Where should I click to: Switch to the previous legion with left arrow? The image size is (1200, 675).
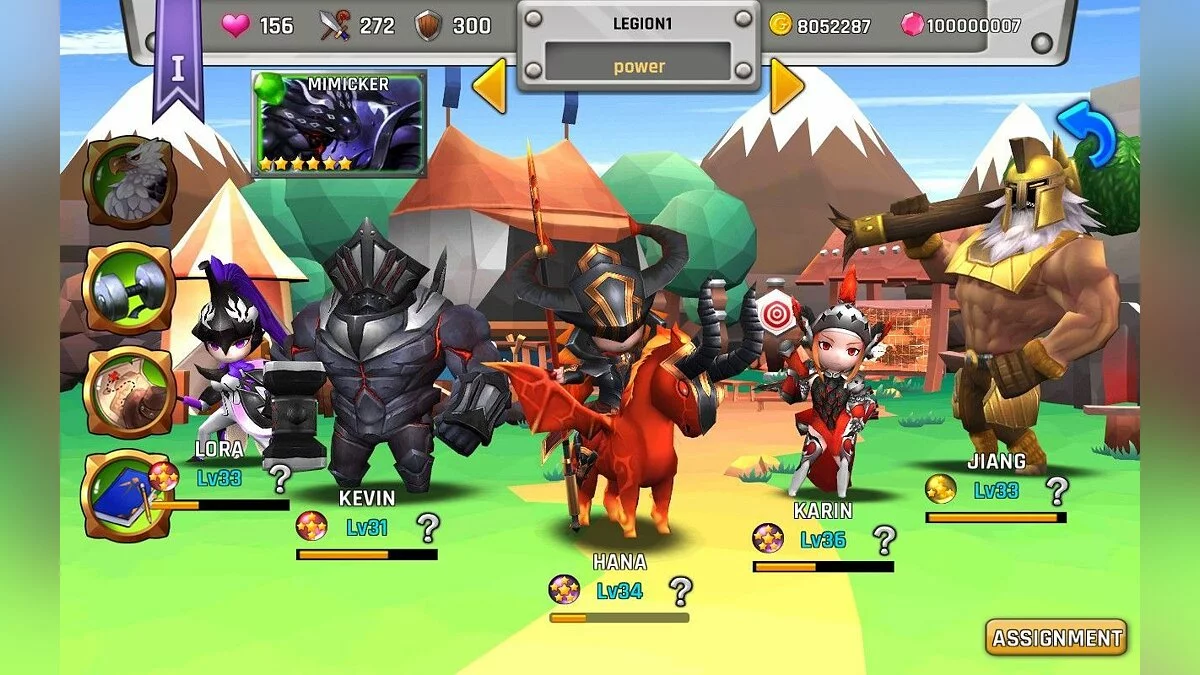[489, 87]
